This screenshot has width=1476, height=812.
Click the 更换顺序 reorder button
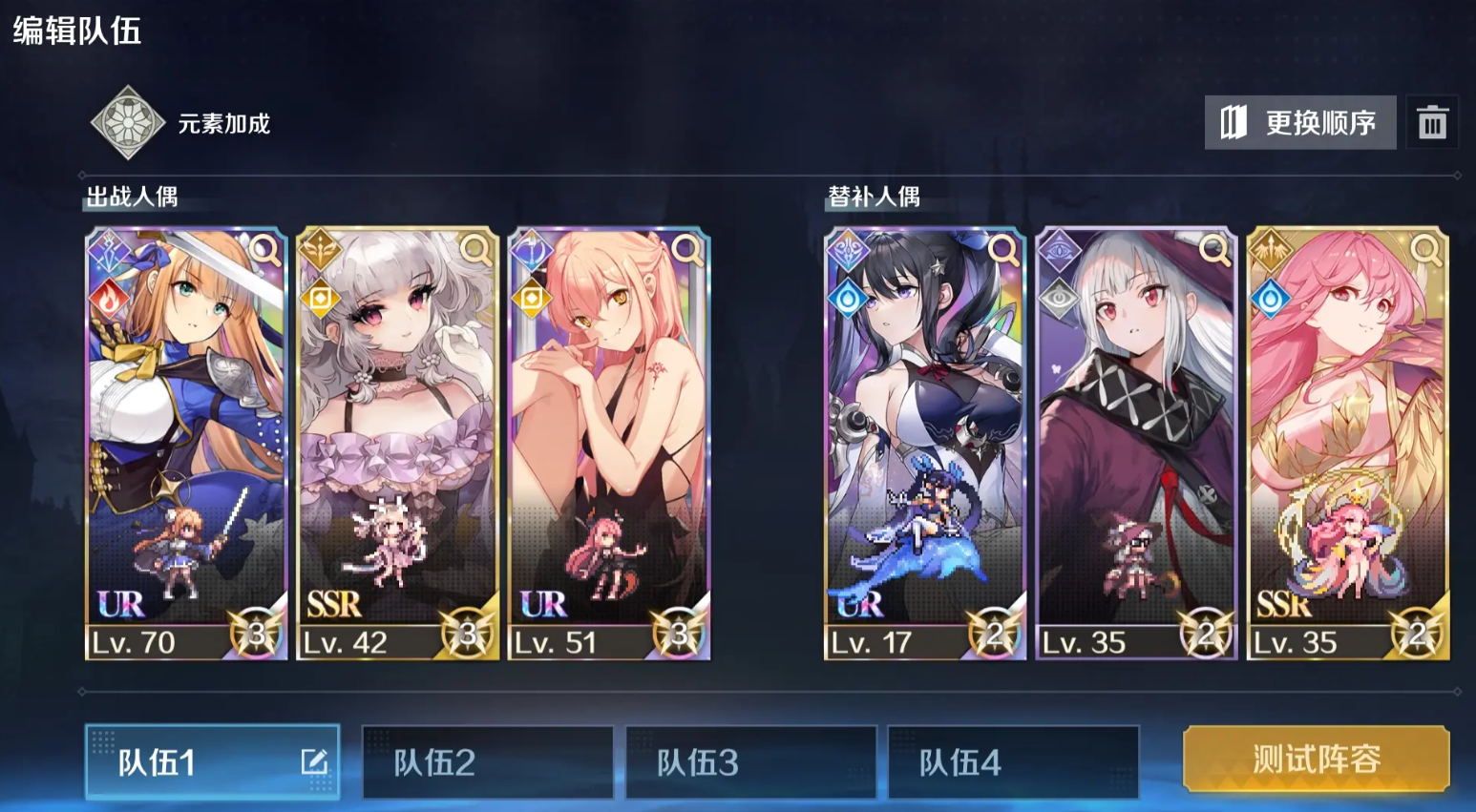click(1299, 121)
